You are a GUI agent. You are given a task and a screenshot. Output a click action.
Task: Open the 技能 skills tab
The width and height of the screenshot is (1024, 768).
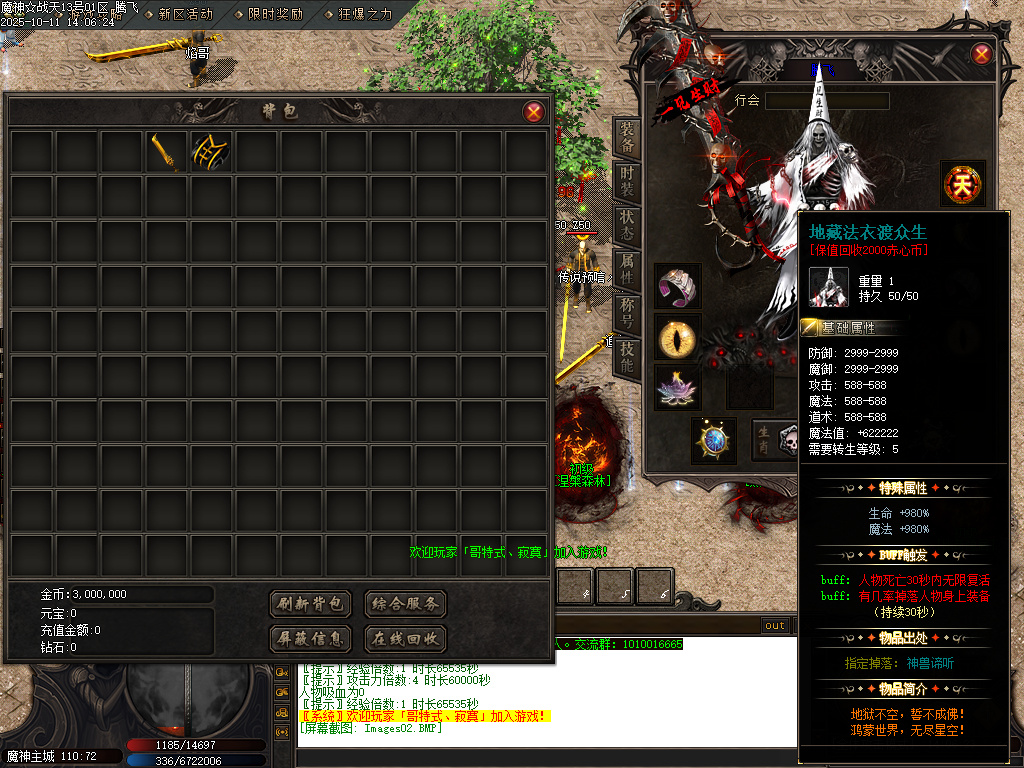pyautogui.click(x=626, y=356)
